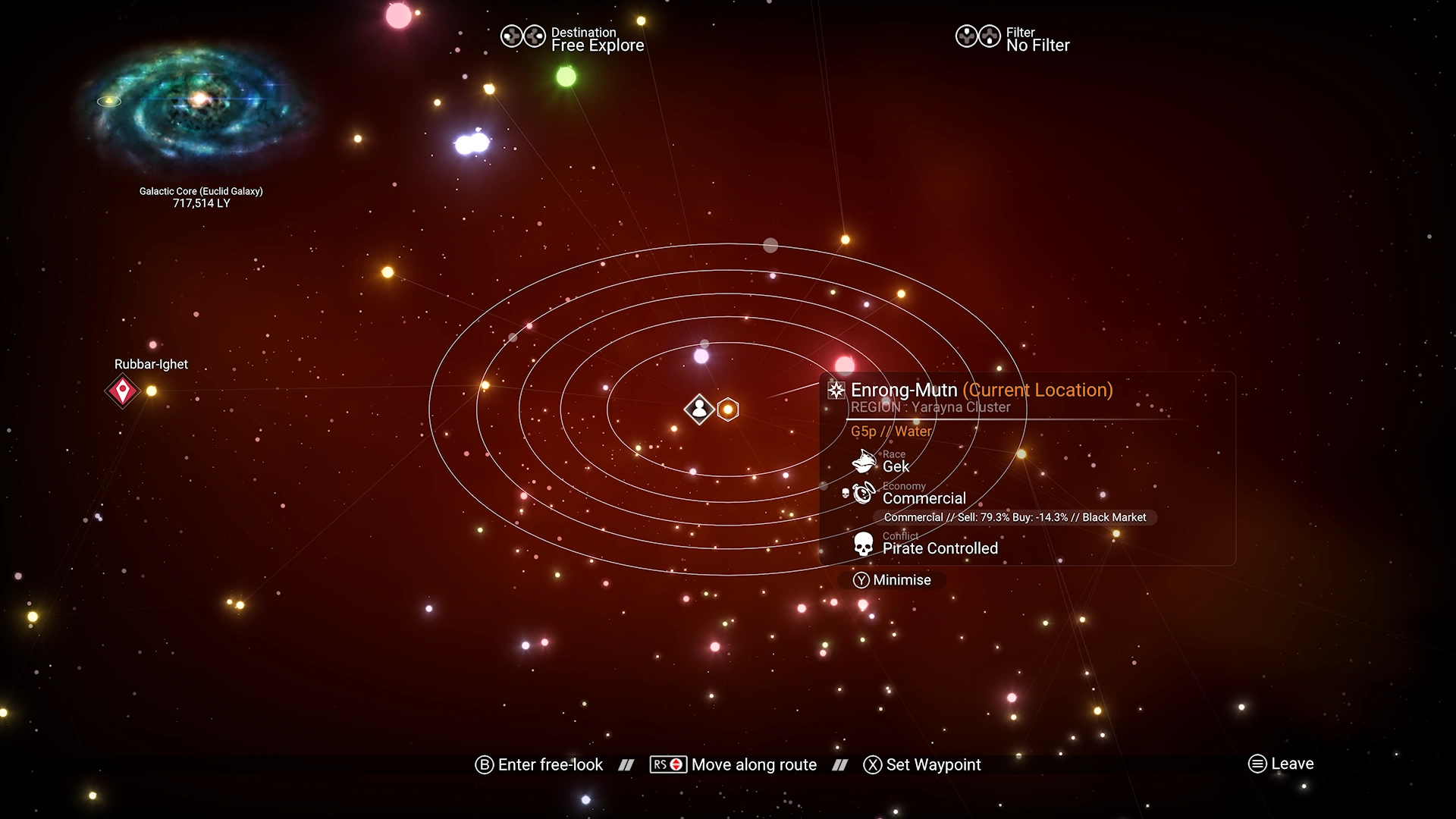Leave the galaxy map

(1281, 764)
